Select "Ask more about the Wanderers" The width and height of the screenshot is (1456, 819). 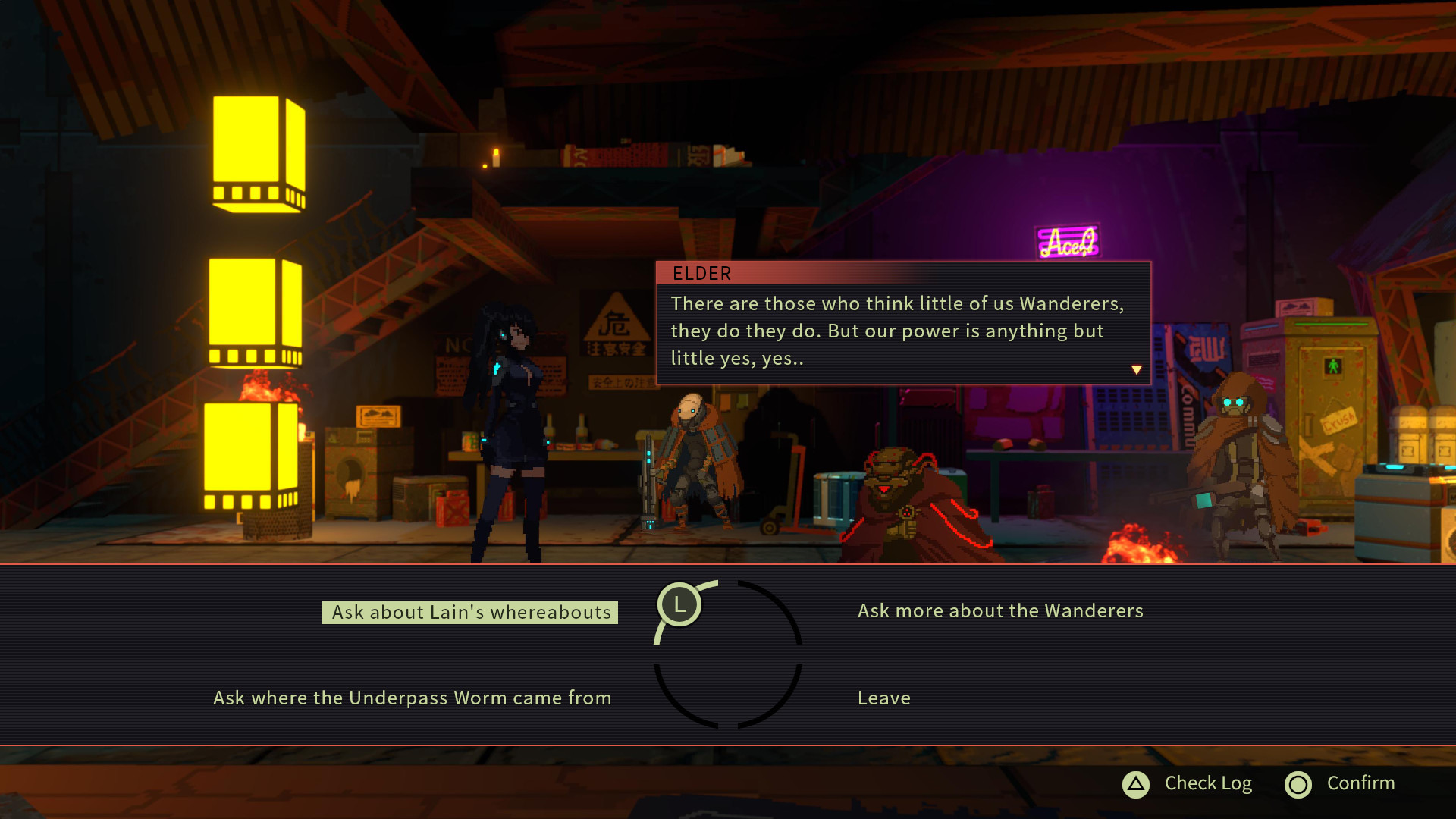click(x=999, y=611)
